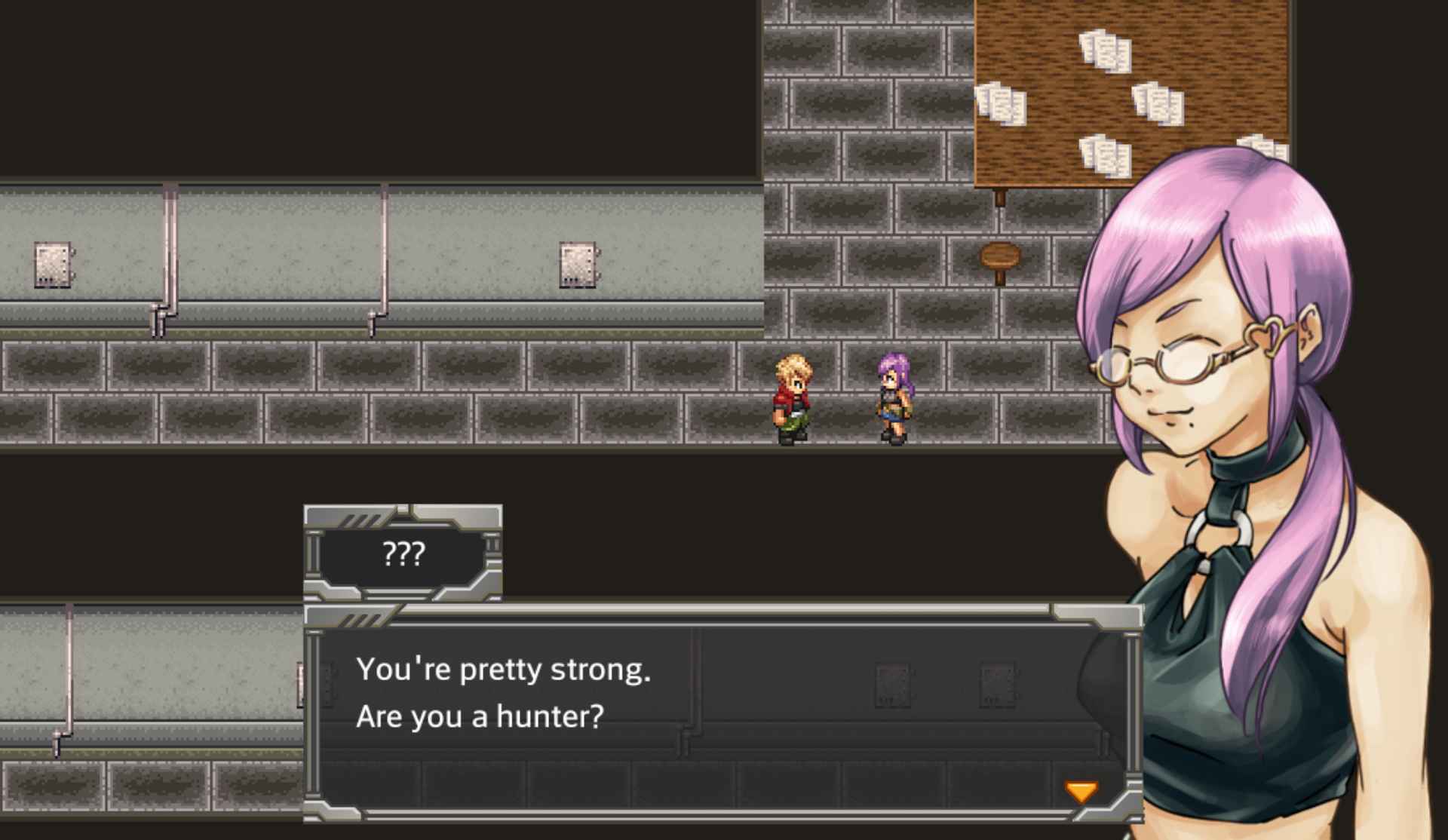The image size is (1448, 840).
Task: Click the wall panel near the brick corner
Action: (x=578, y=265)
